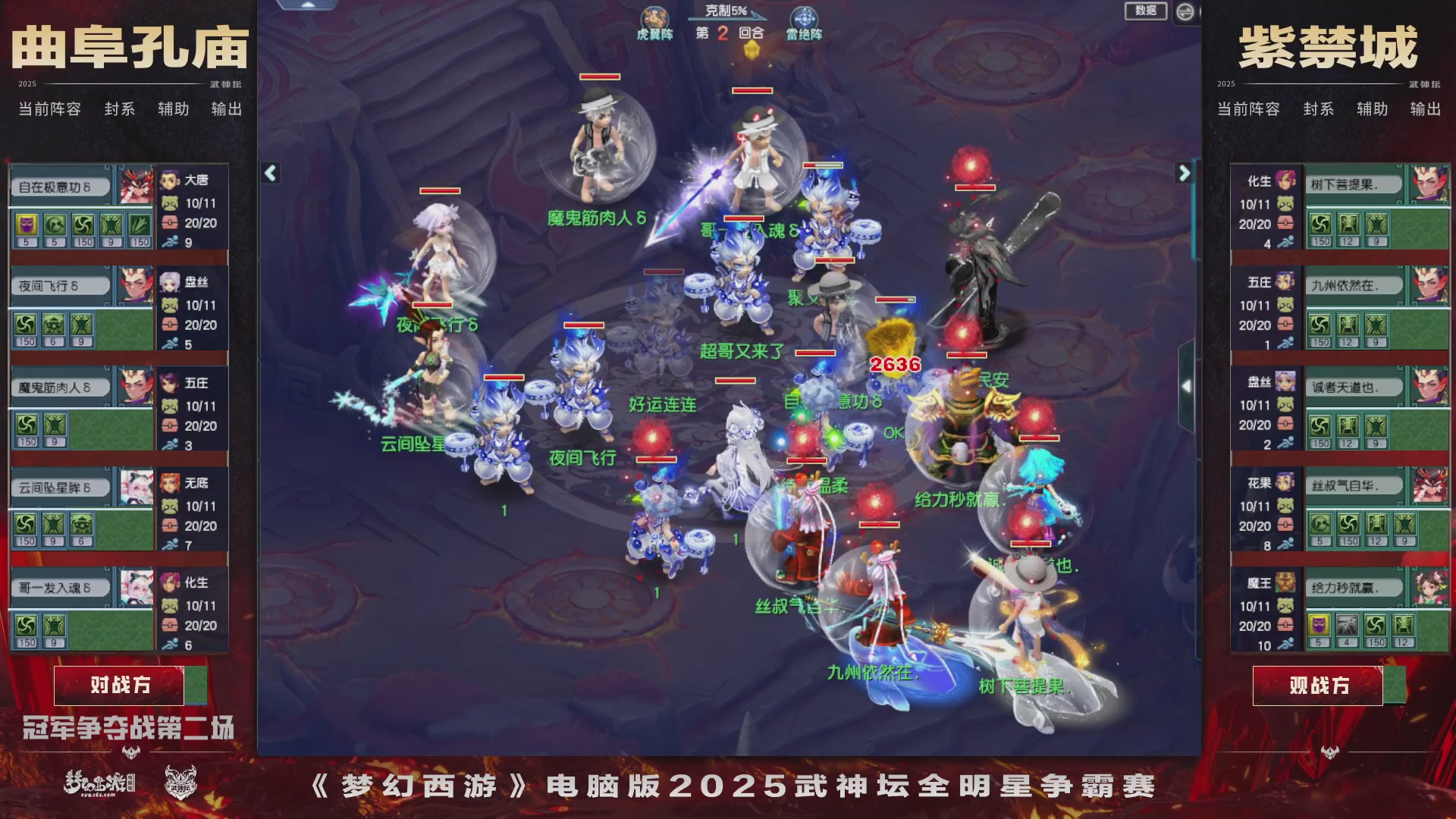Open the 输出 tab under 紫禁城
Image resolution: width=1456 pixels, height=819 pixels.
click(x=1424, y=111)
